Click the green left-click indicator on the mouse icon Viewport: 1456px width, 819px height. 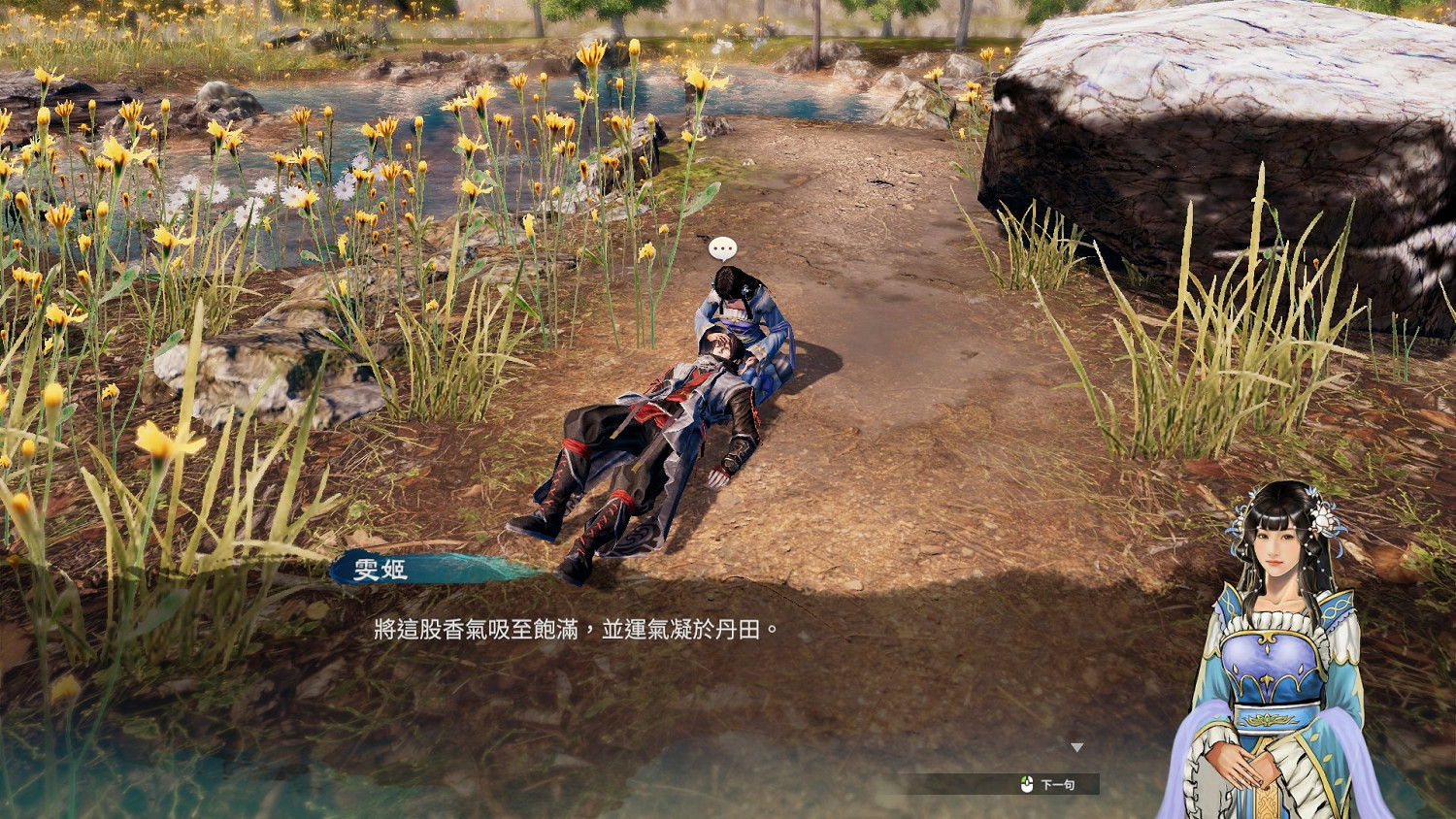1023,779
